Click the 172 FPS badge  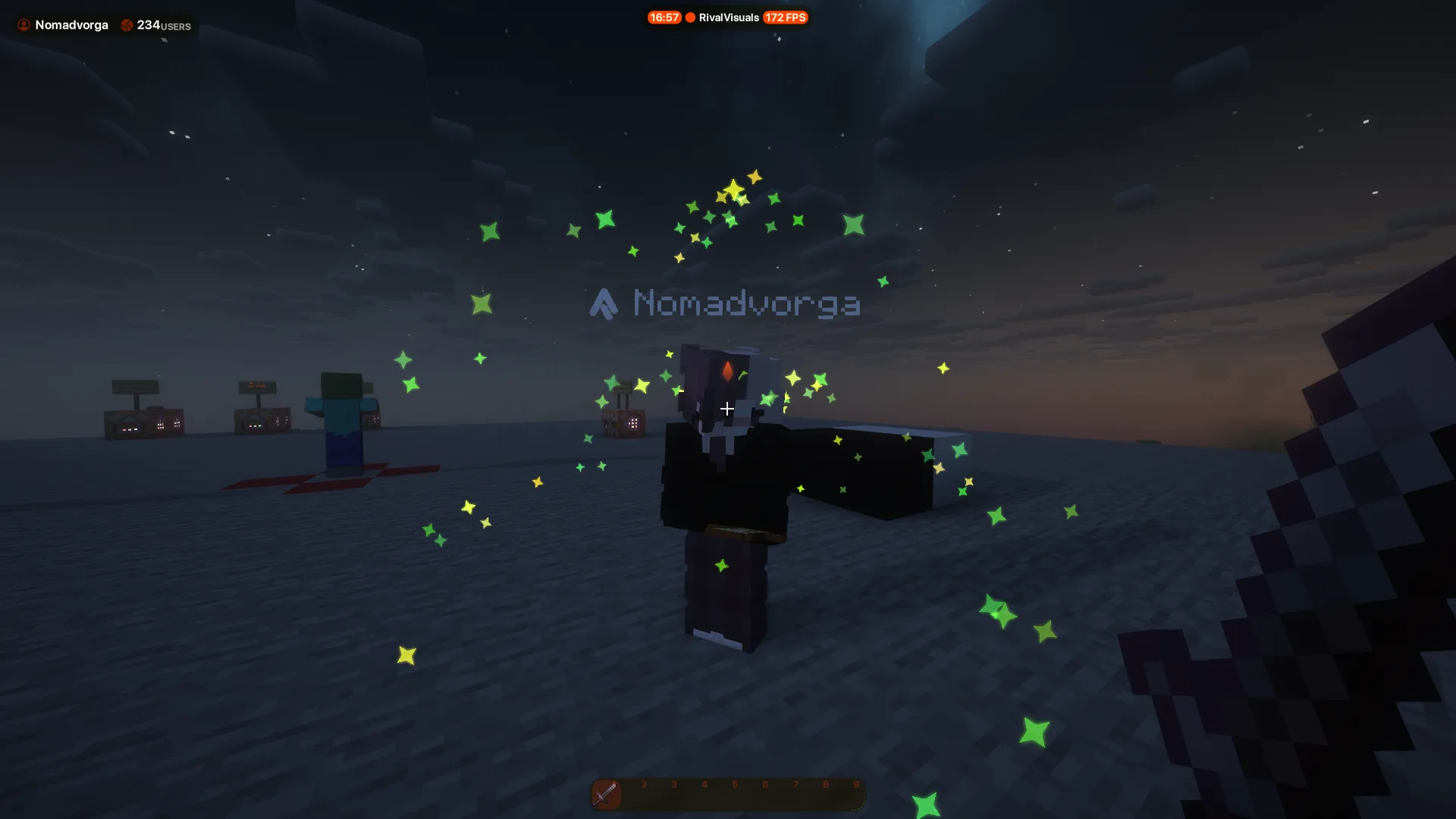(x=785, y=17)
